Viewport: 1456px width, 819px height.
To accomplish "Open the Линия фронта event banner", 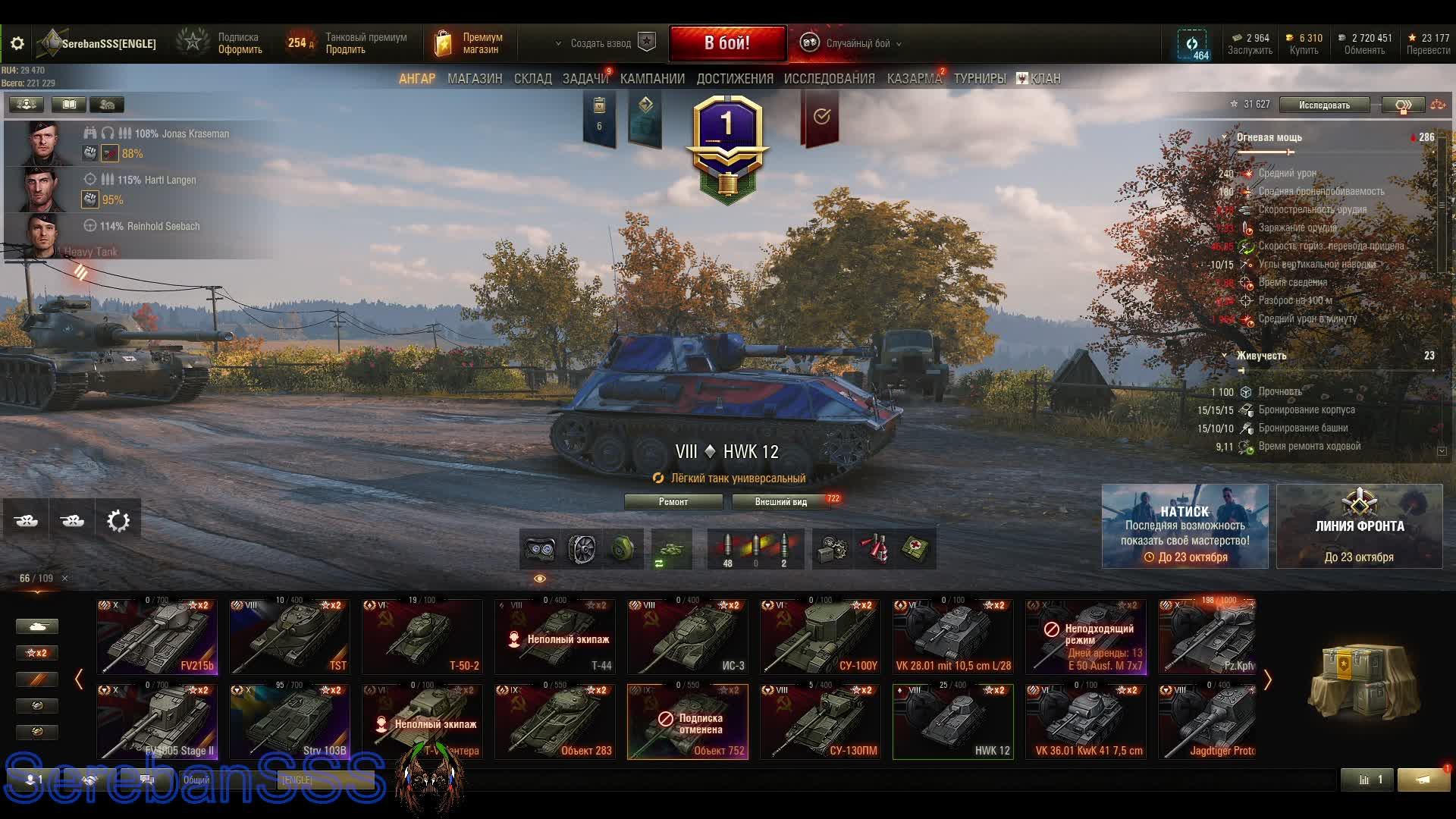I will click(x=1359, y=526).
